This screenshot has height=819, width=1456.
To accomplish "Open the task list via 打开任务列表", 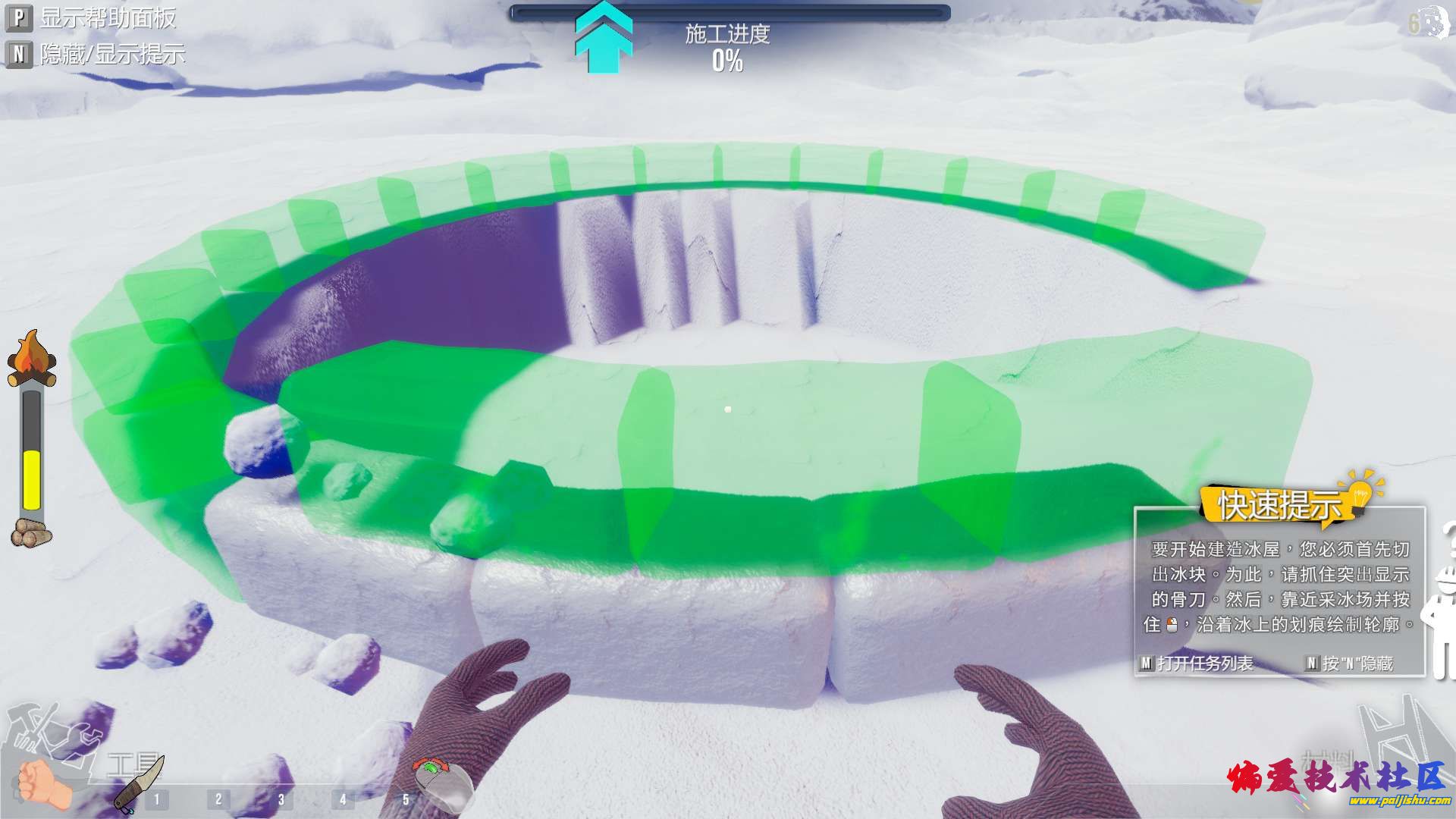I will (x=1197, y=663).
